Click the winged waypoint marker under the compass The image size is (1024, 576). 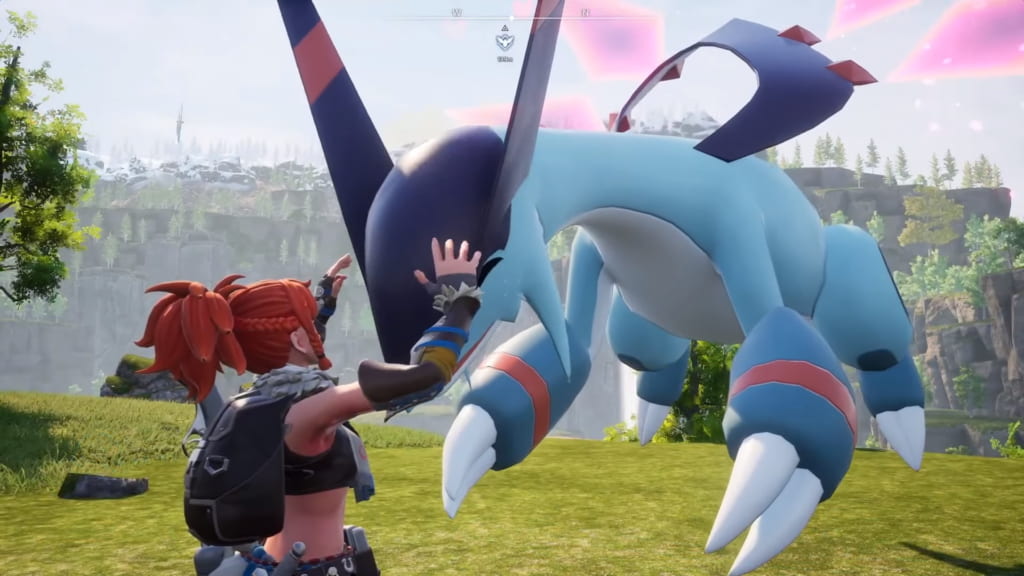point(504,41)
